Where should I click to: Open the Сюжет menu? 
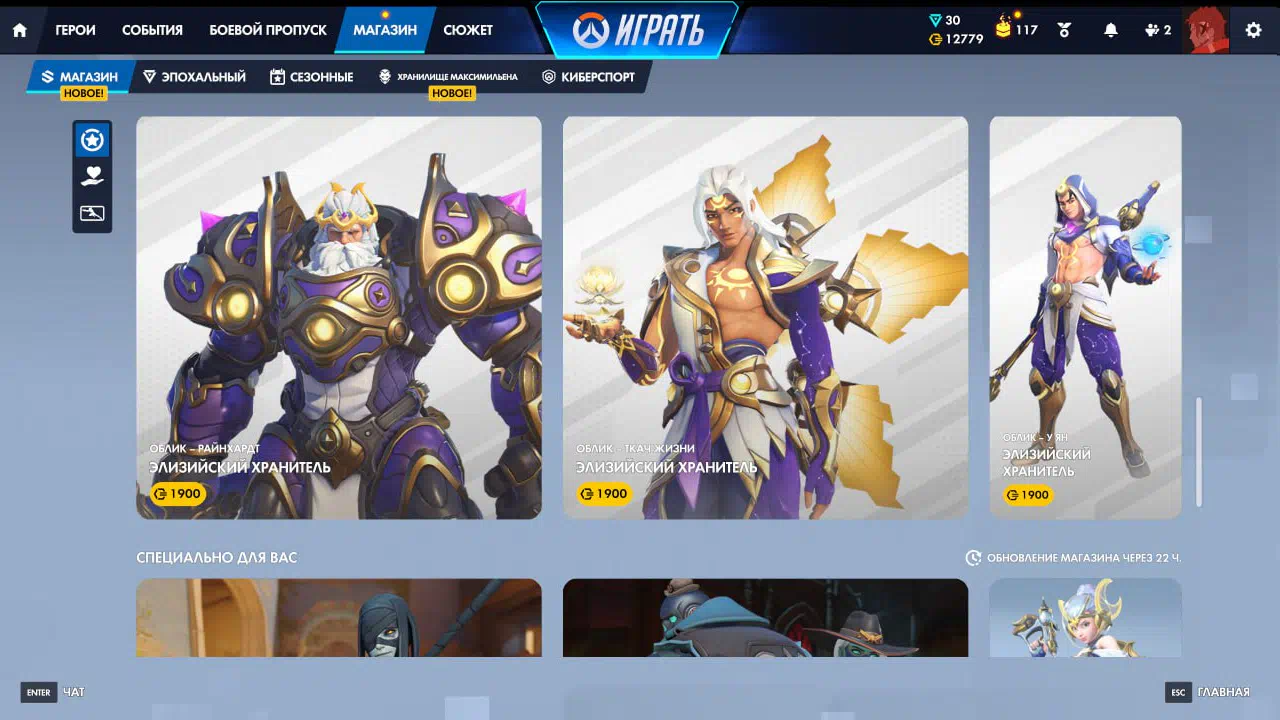[468, 30]
